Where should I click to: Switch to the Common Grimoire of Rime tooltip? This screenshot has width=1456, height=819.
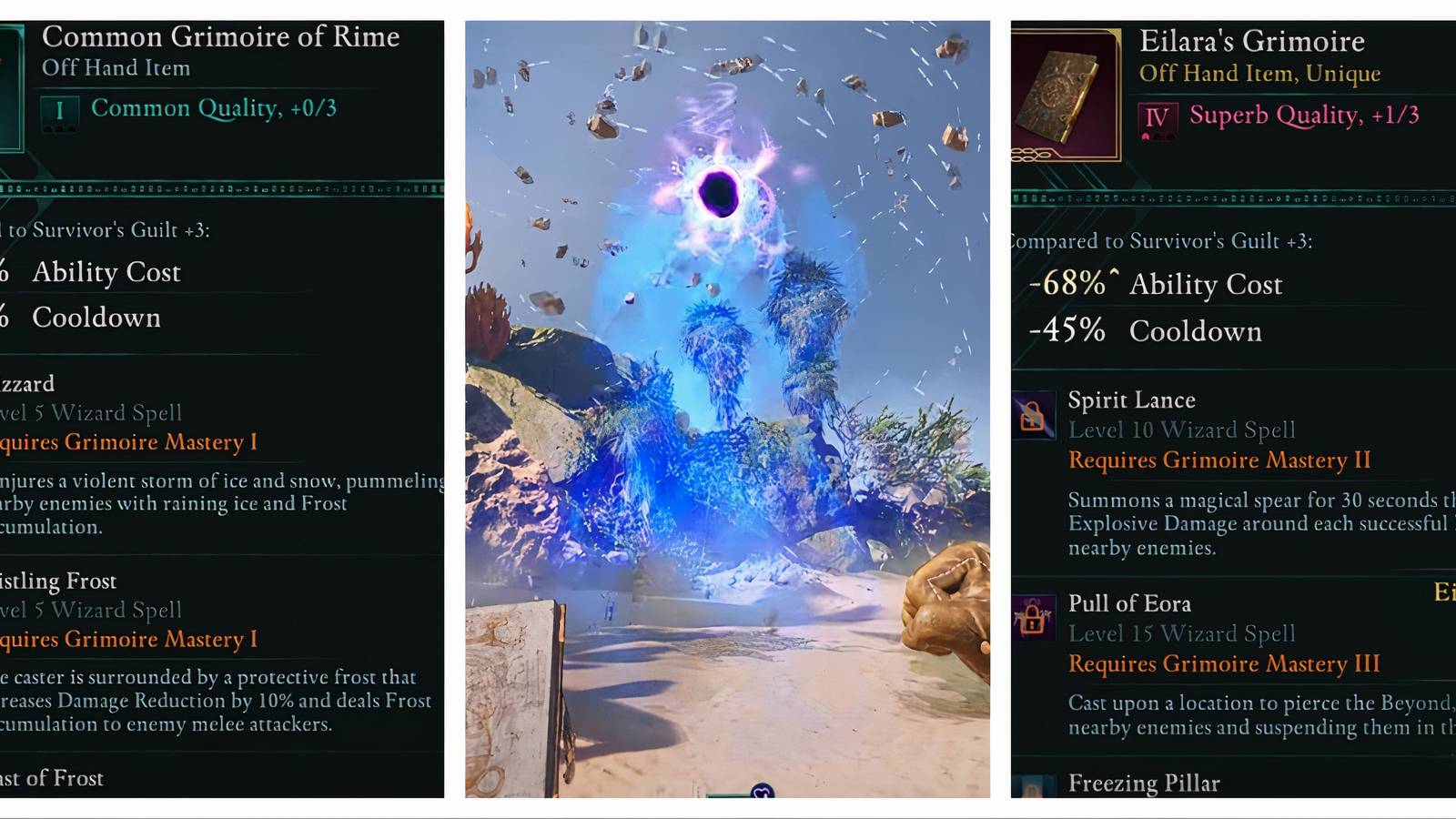(x=220, y=37)
